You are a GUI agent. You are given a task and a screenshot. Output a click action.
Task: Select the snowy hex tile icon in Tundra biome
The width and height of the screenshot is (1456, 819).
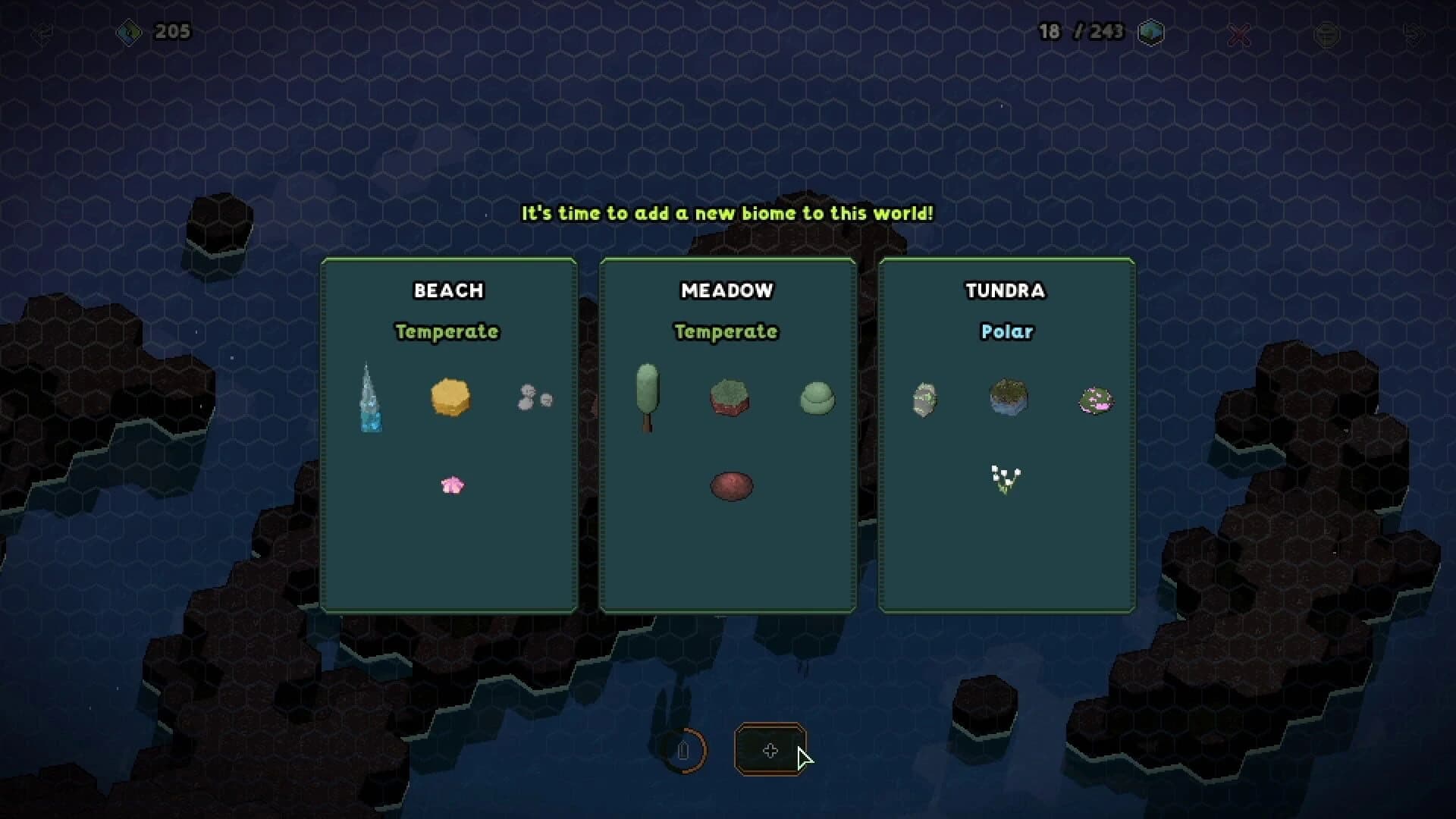(x=1009, y=398)
